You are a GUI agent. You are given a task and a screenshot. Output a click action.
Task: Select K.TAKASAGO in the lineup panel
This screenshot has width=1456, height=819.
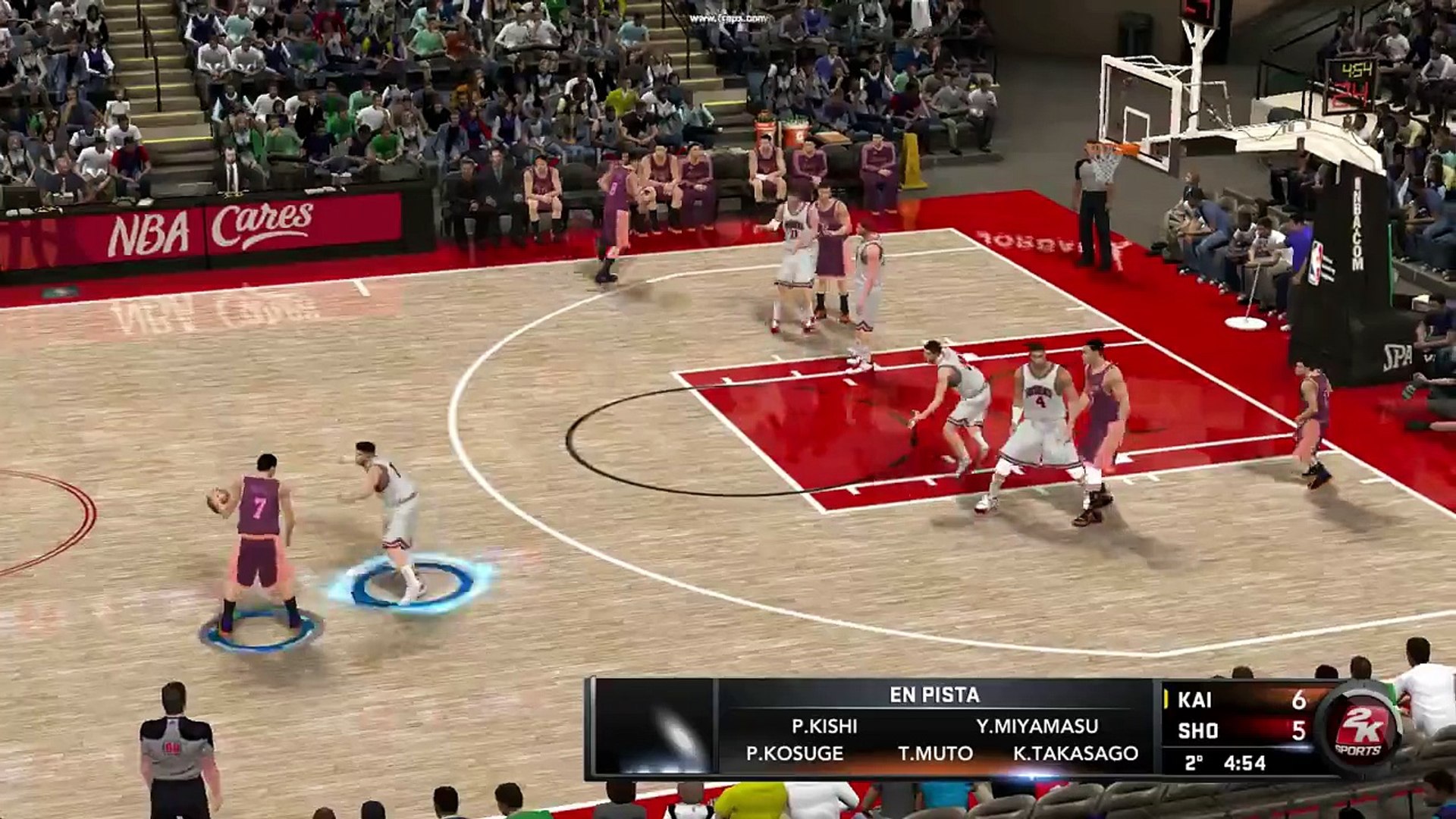1075,754
